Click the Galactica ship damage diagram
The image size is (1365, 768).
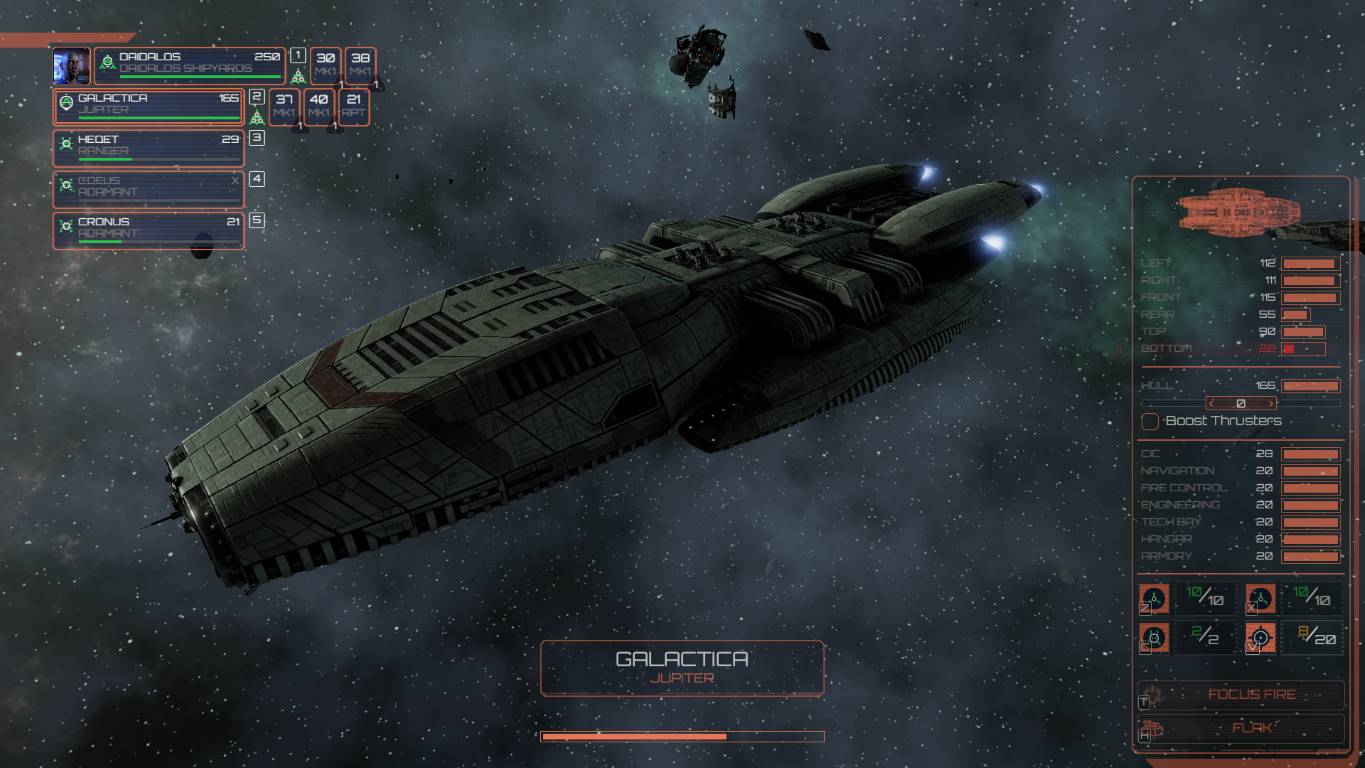(1239, 211)
